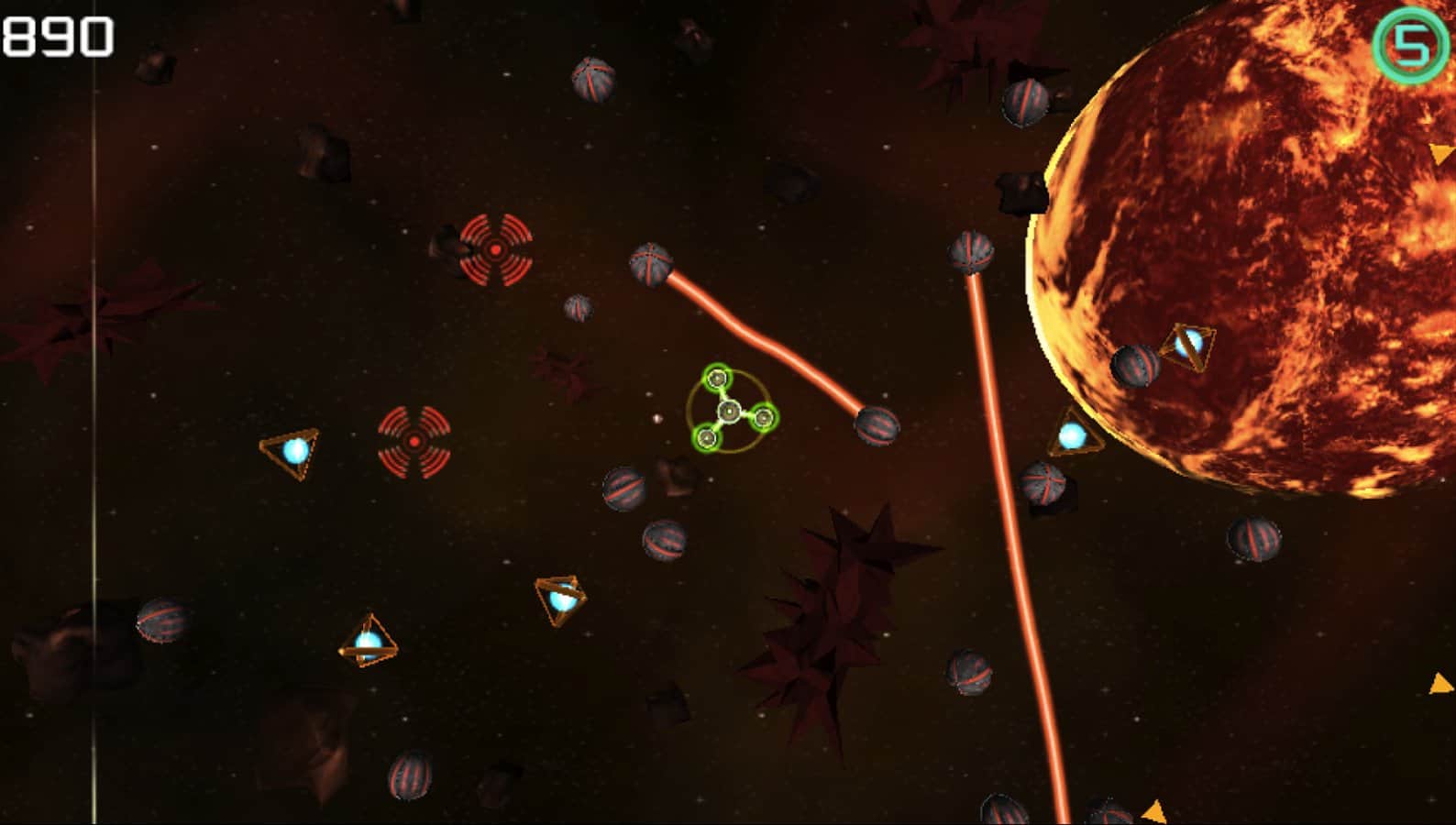
Task: Select the green tri-spinner player ship
Action: pyautogui.click(x=729, y=412)
